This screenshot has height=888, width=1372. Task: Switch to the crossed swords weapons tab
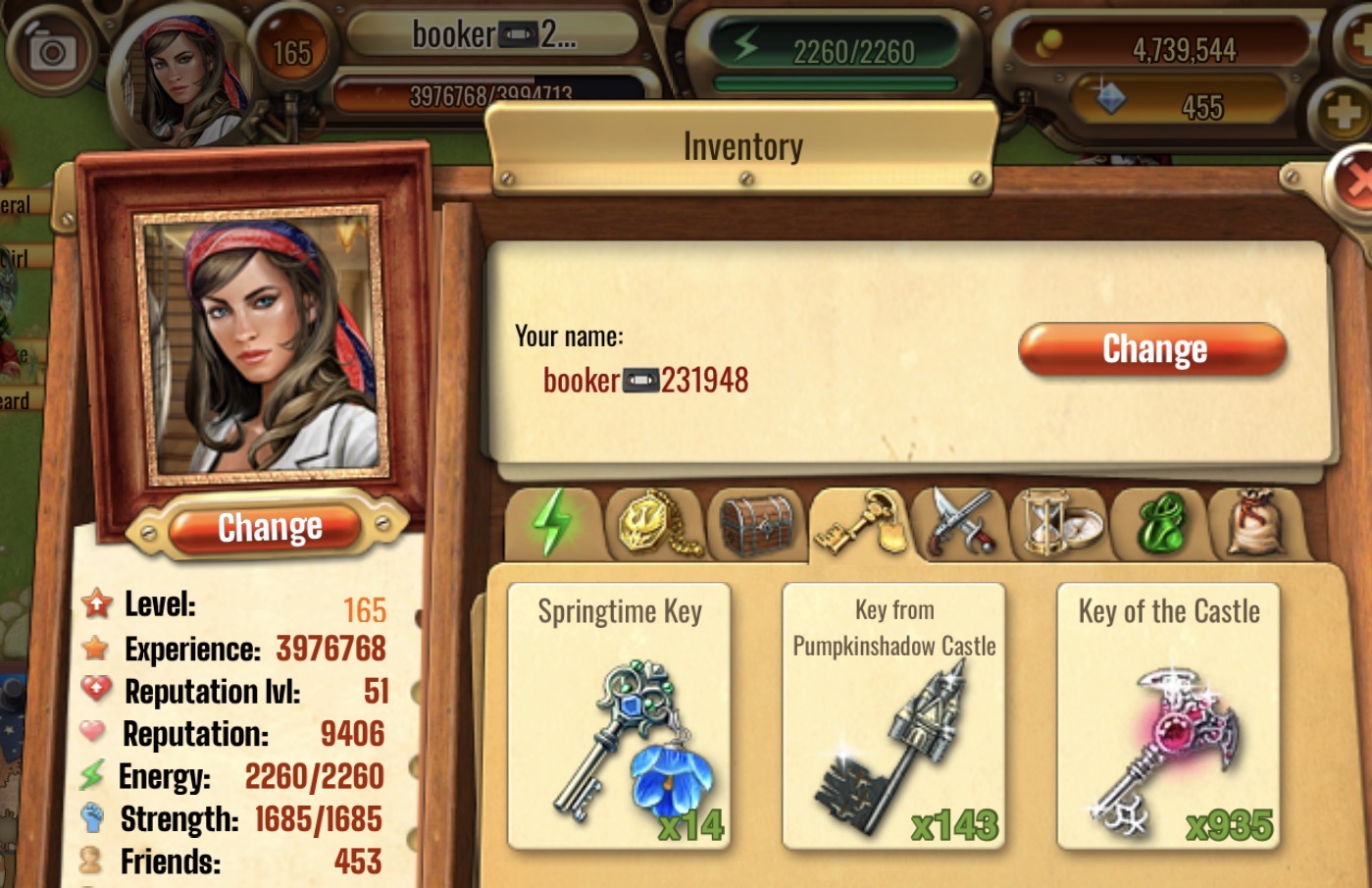pos(960,523)
